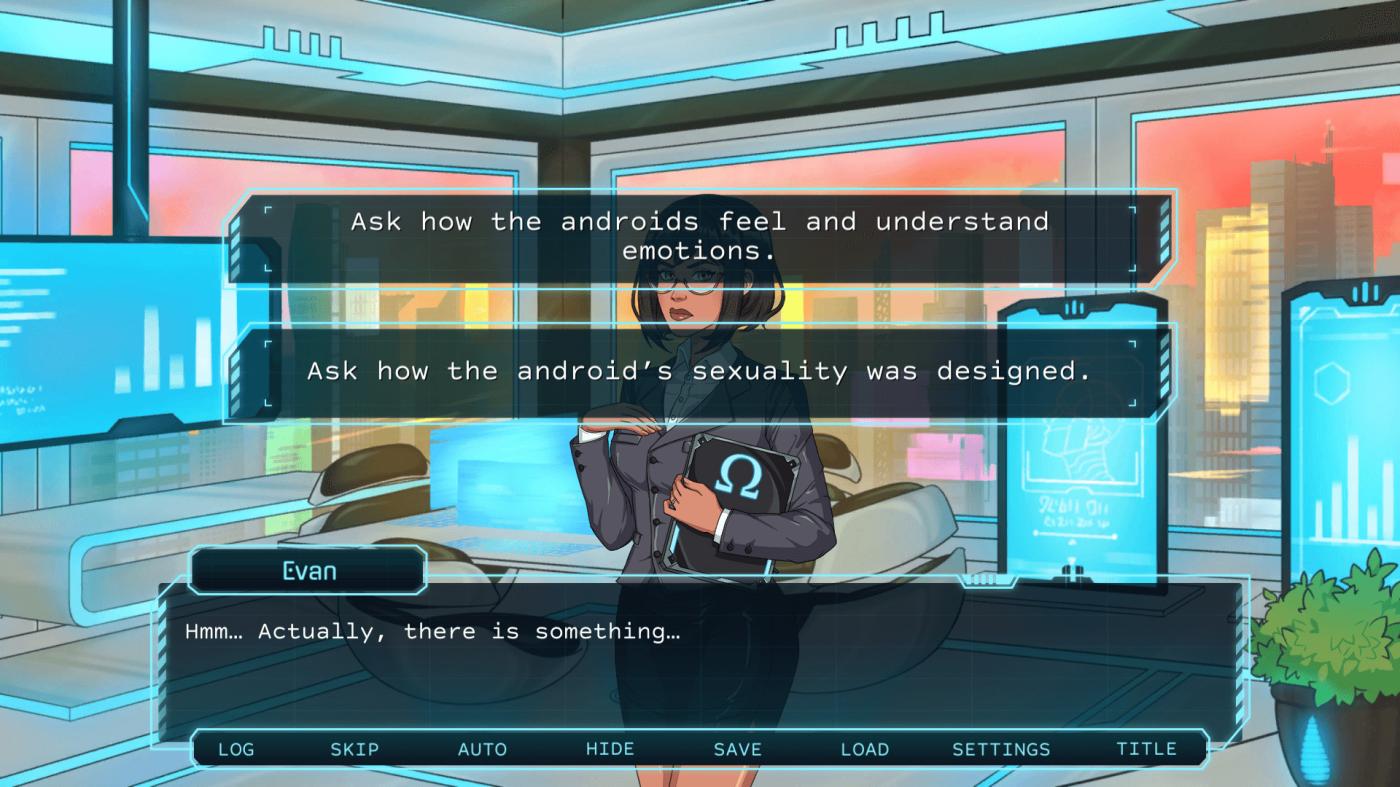
Task: Return to the TITLE screen
Action: (1146, 749)
